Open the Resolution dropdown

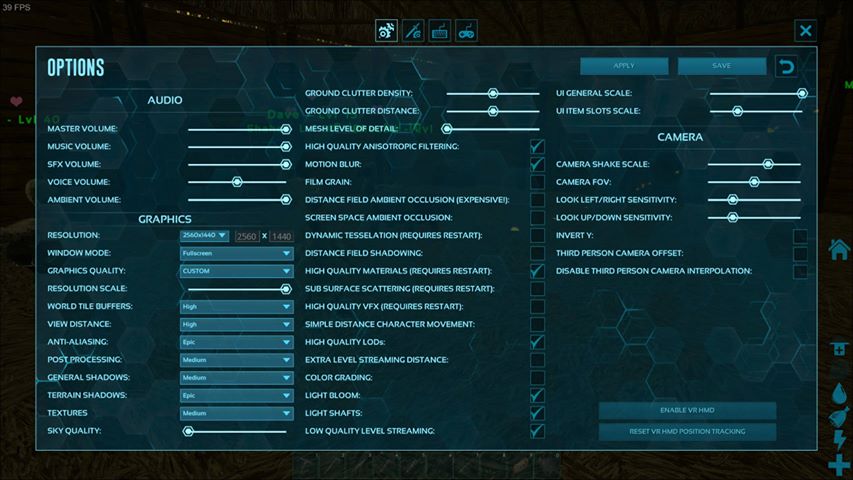tap(205, 236)
